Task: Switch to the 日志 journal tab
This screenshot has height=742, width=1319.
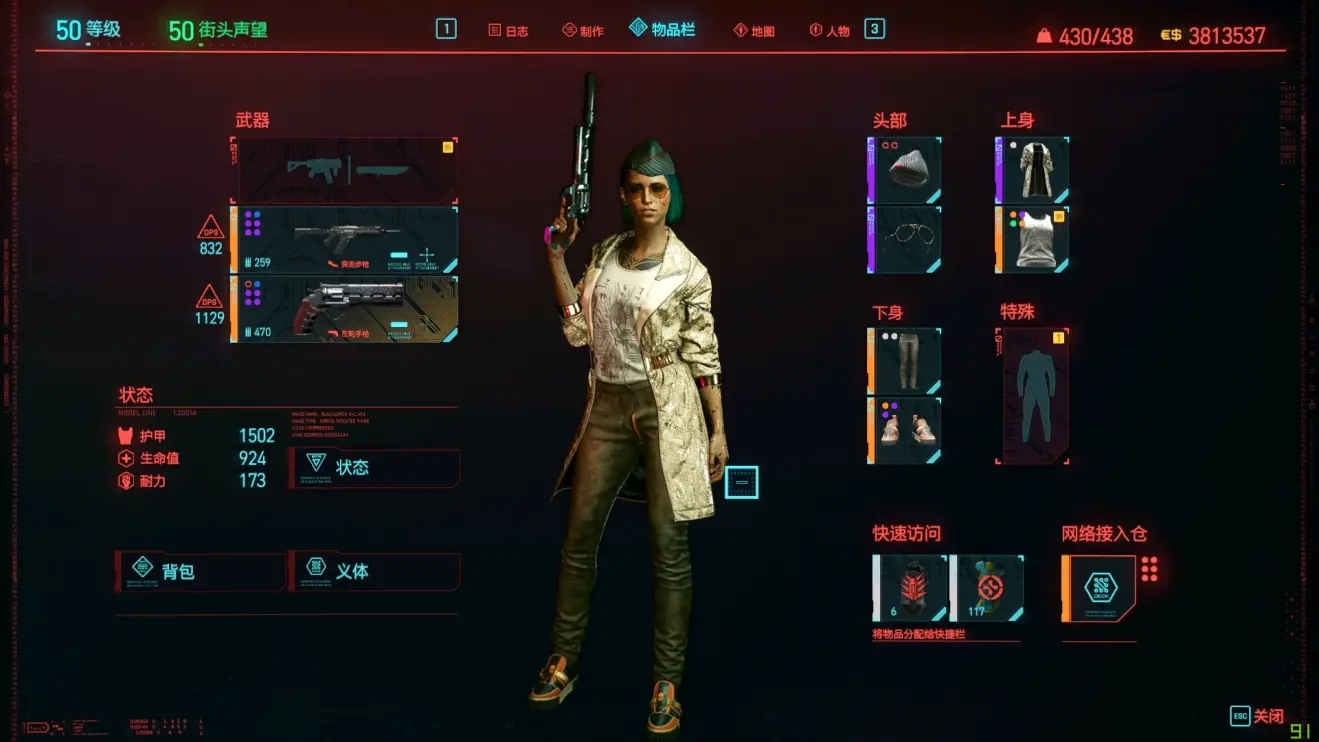Action: (x=508, y=30)
